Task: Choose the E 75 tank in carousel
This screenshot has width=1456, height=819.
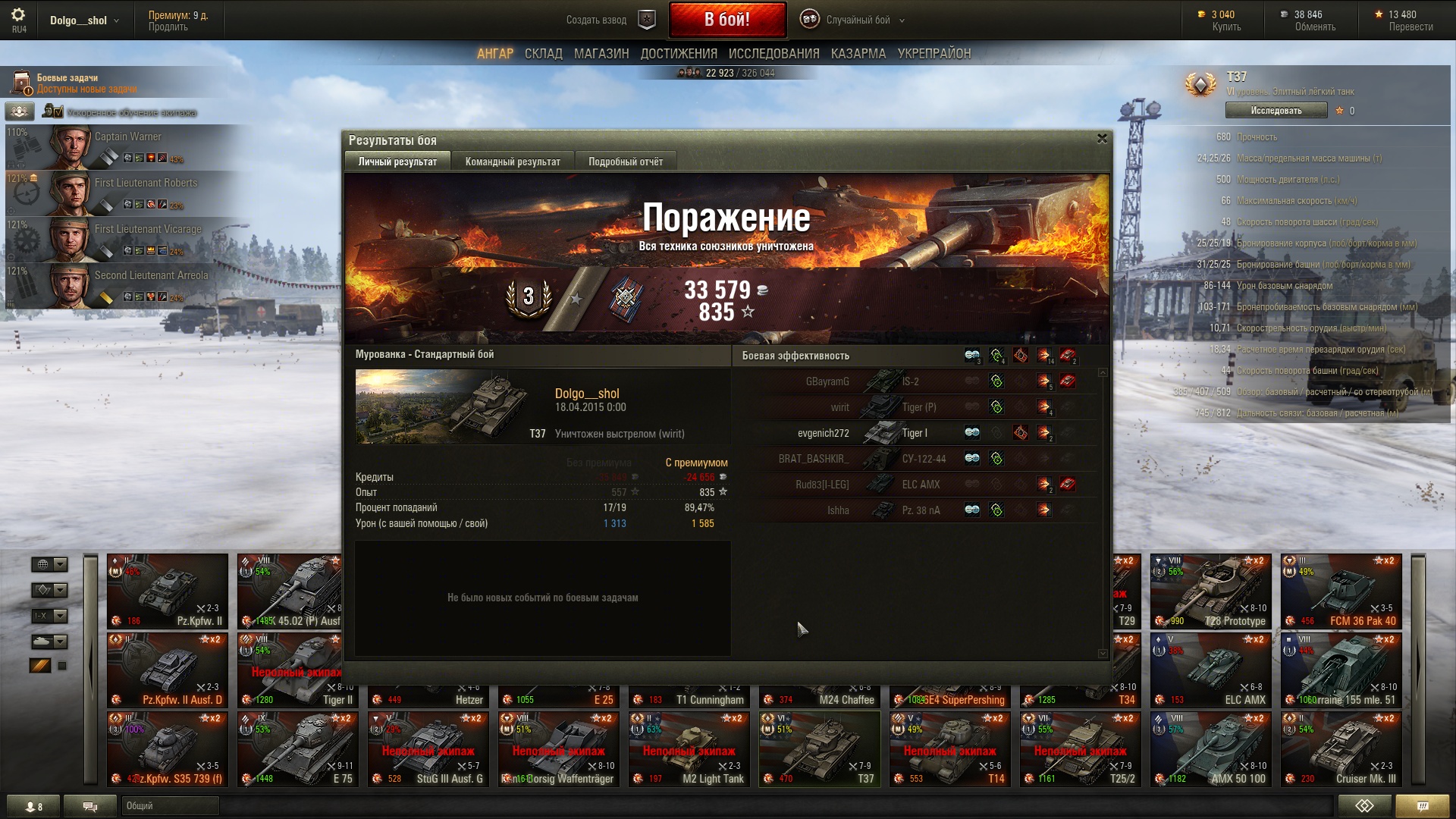Action: pos(297,749)
